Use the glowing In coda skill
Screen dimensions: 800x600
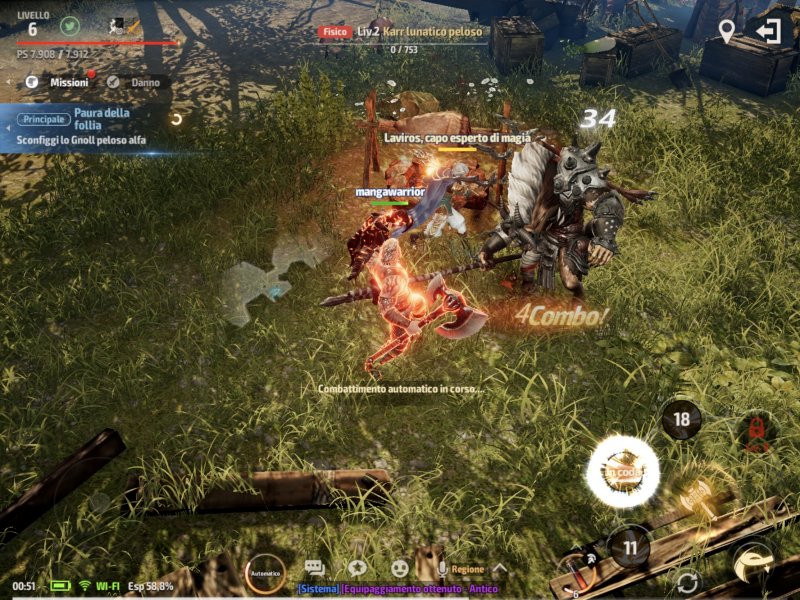tap(622, 472)
